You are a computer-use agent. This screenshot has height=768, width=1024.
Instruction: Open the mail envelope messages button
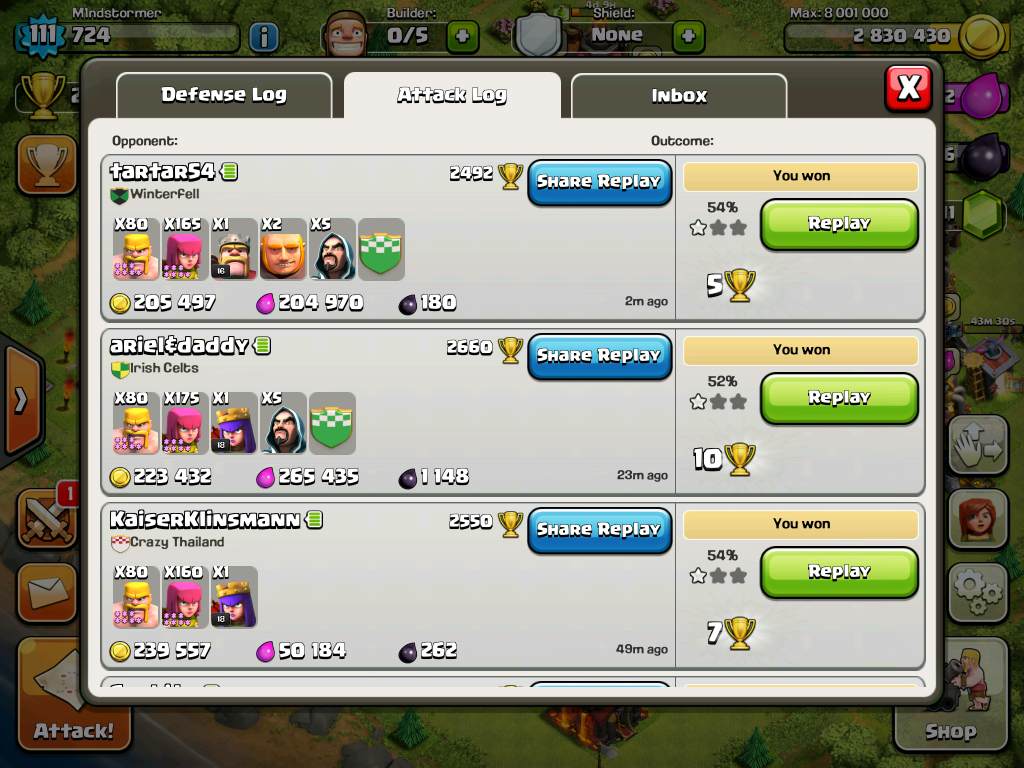point(46,594)
